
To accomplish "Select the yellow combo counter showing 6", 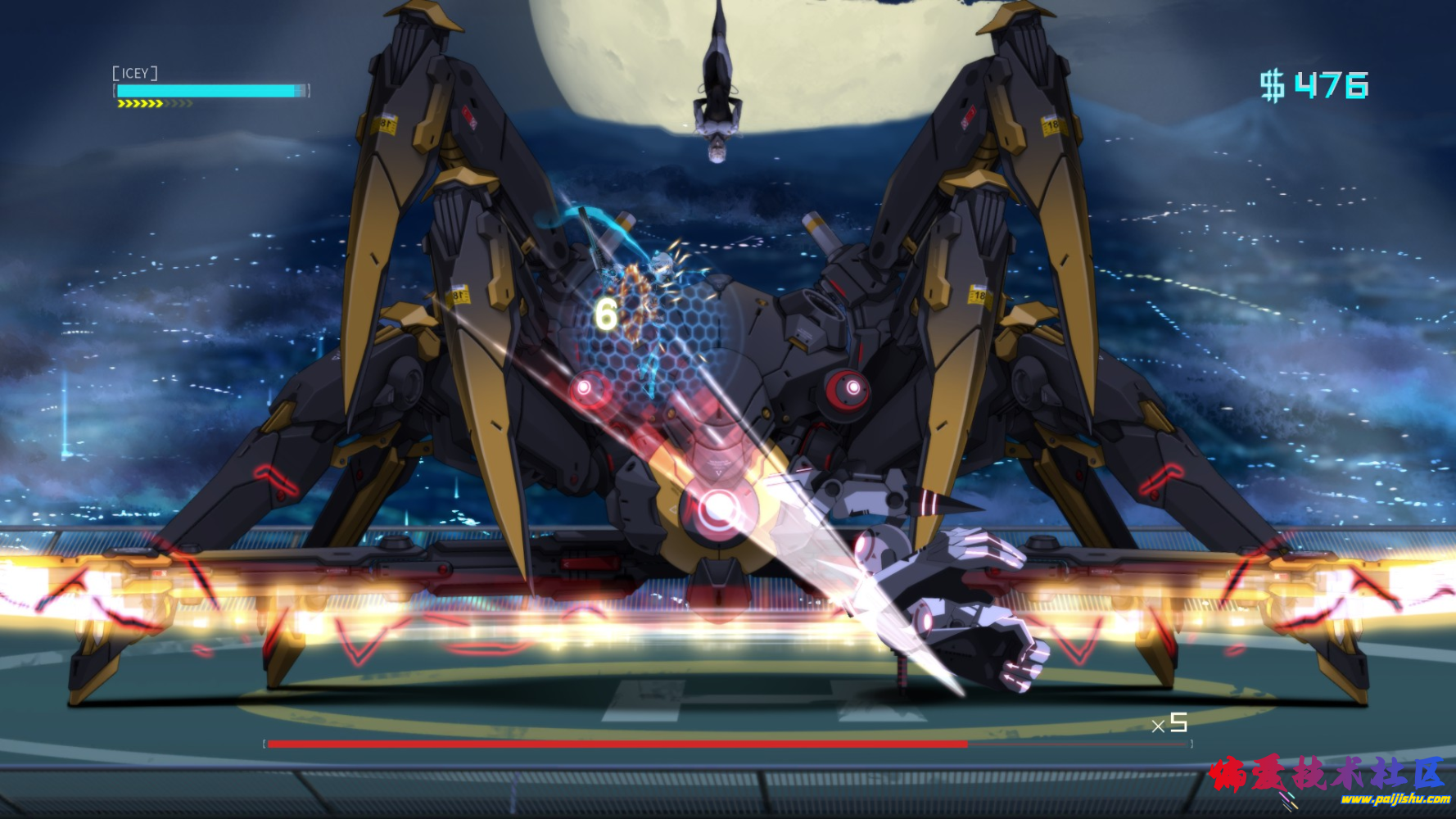I will click(607, 311).
